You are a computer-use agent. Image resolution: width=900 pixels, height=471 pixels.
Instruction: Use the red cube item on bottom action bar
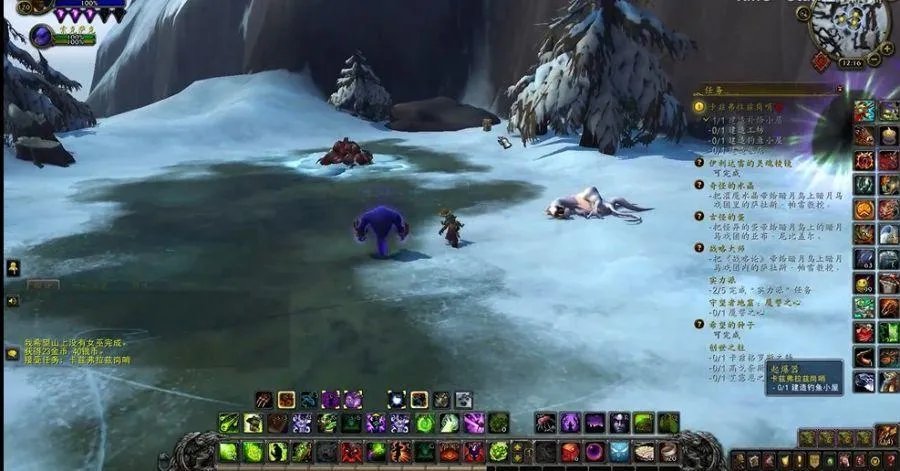569,452
